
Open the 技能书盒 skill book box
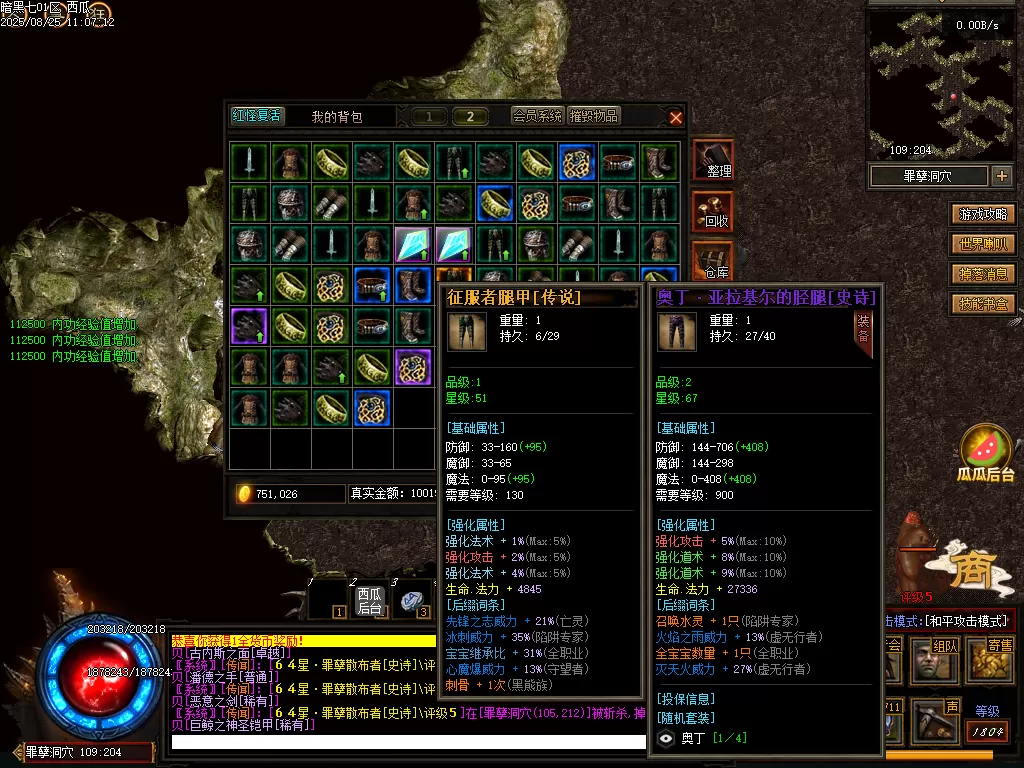982,304
